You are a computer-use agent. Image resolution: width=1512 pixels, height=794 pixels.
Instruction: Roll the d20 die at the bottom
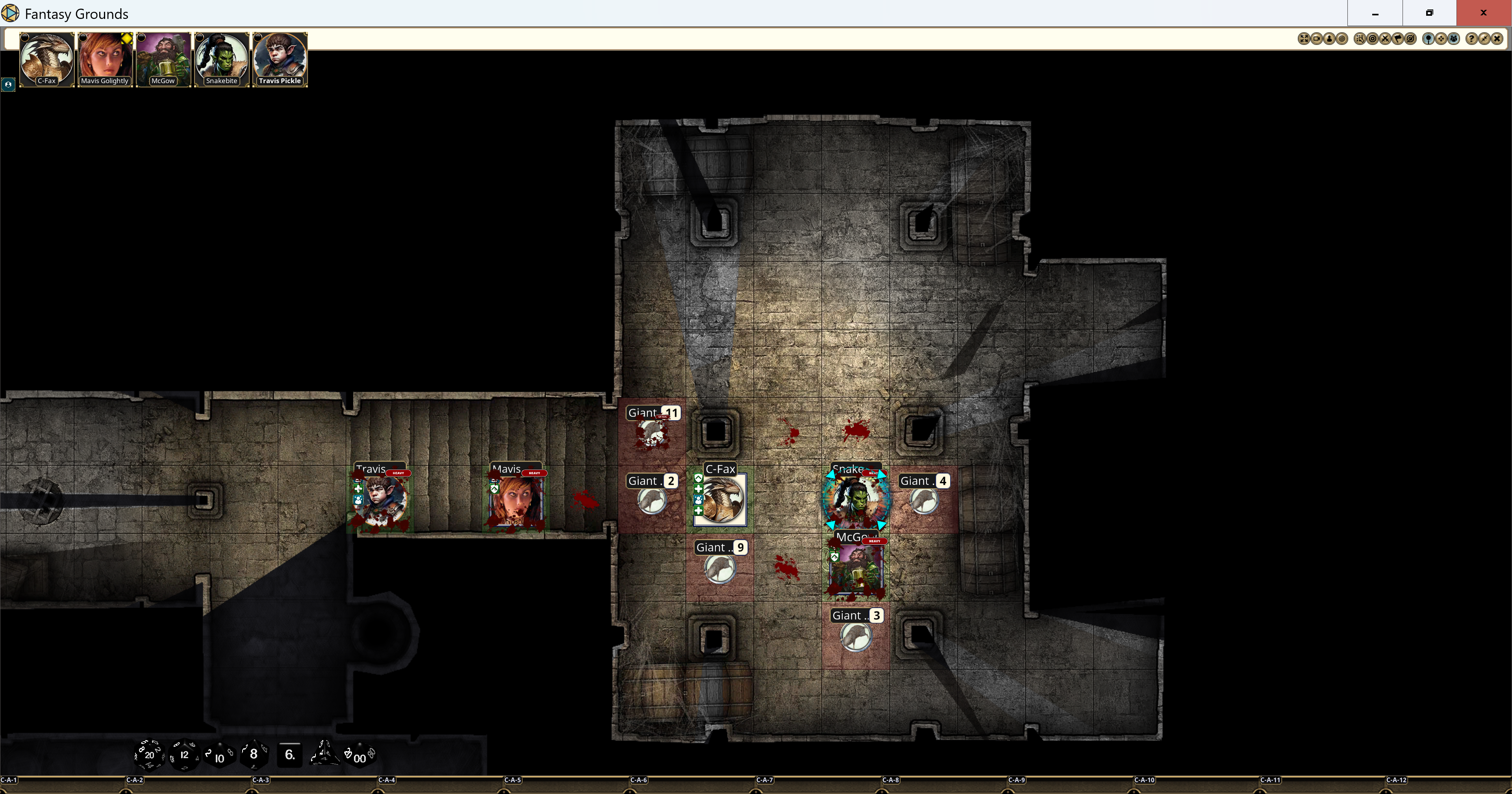(x=149, y=755)
